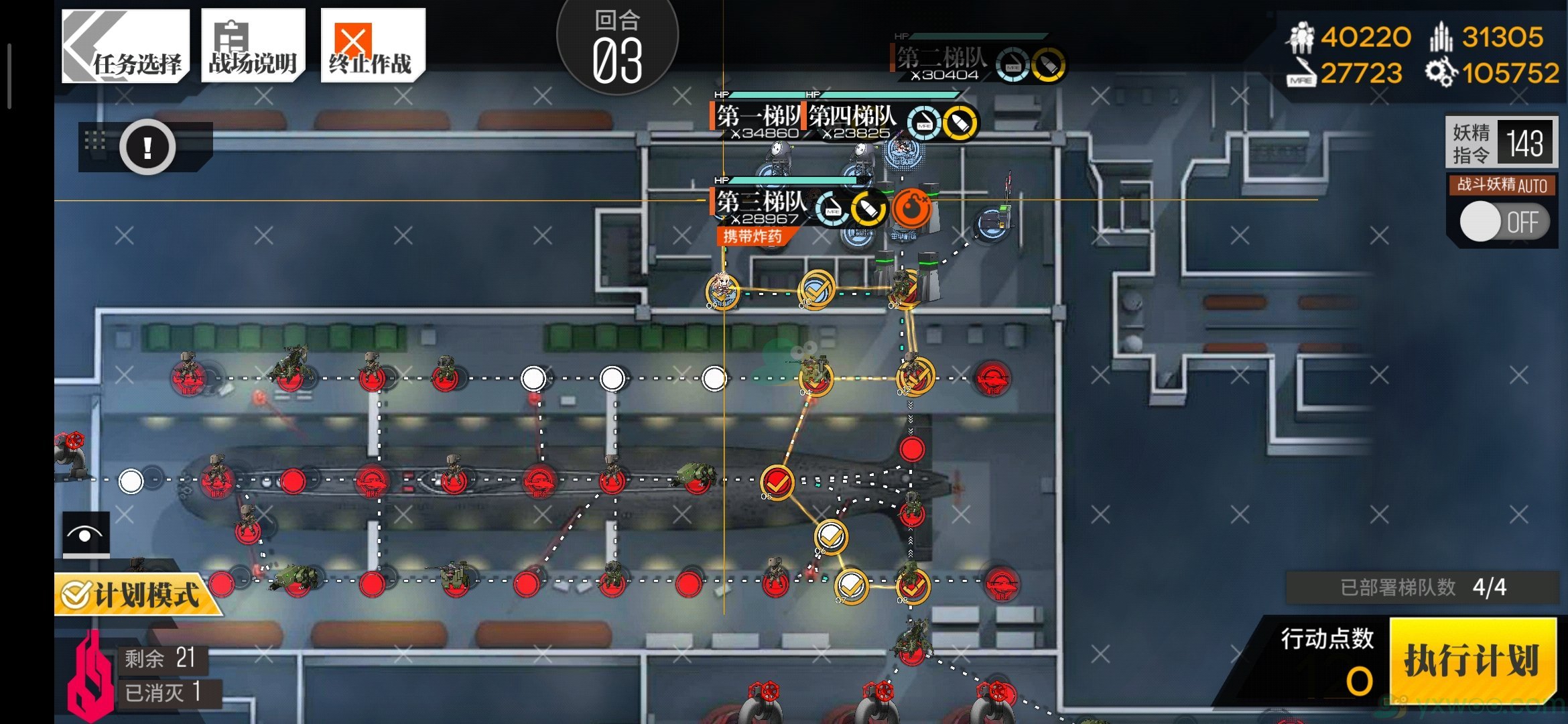Image resolution: width=1568 pixels, height=724 pixels.
Task: Select the 第三梯队 echelon label
Action: 761,202
